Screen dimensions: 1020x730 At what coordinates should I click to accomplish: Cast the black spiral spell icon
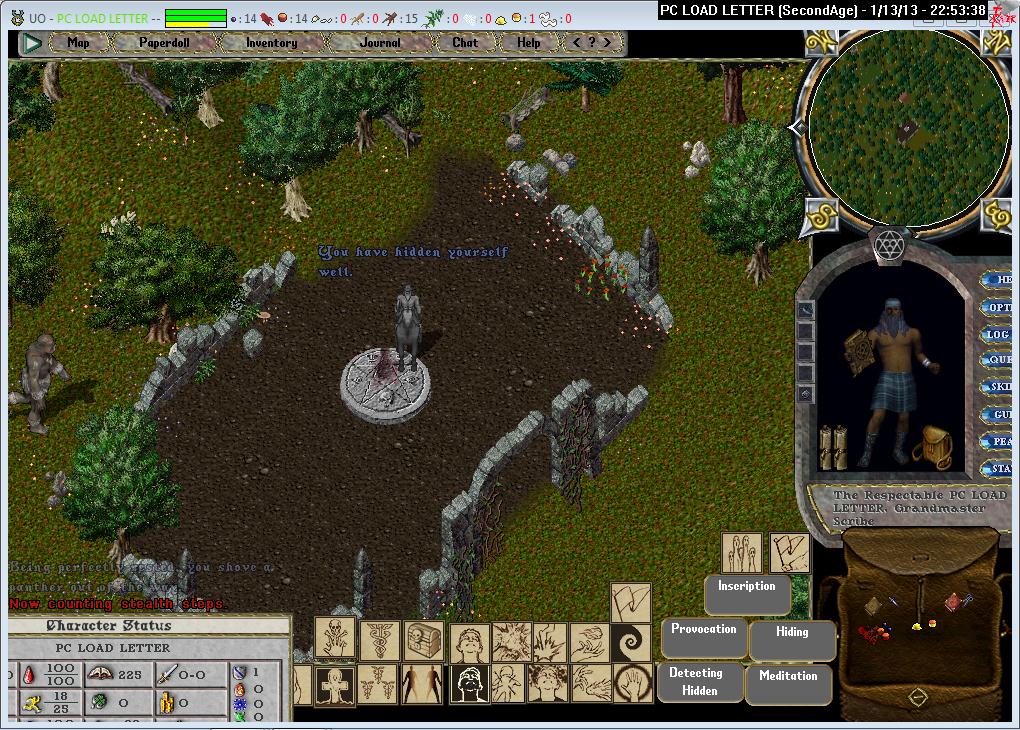pyautogui.click(x=631, y=641)
